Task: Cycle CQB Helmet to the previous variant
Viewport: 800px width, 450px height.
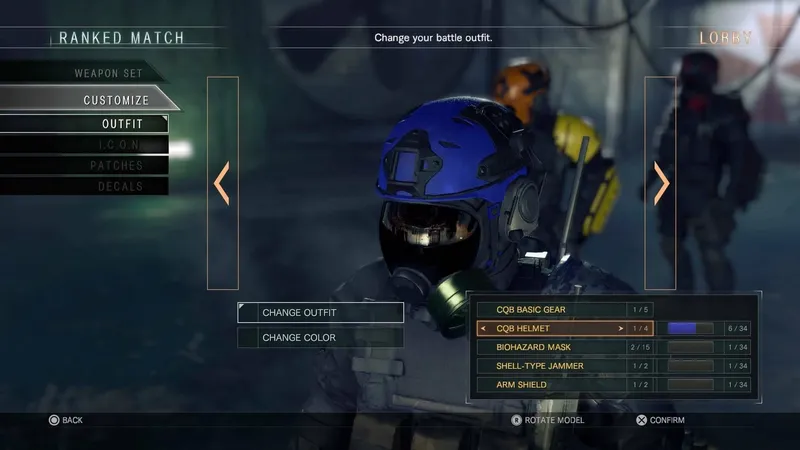Action: [484, 328]
